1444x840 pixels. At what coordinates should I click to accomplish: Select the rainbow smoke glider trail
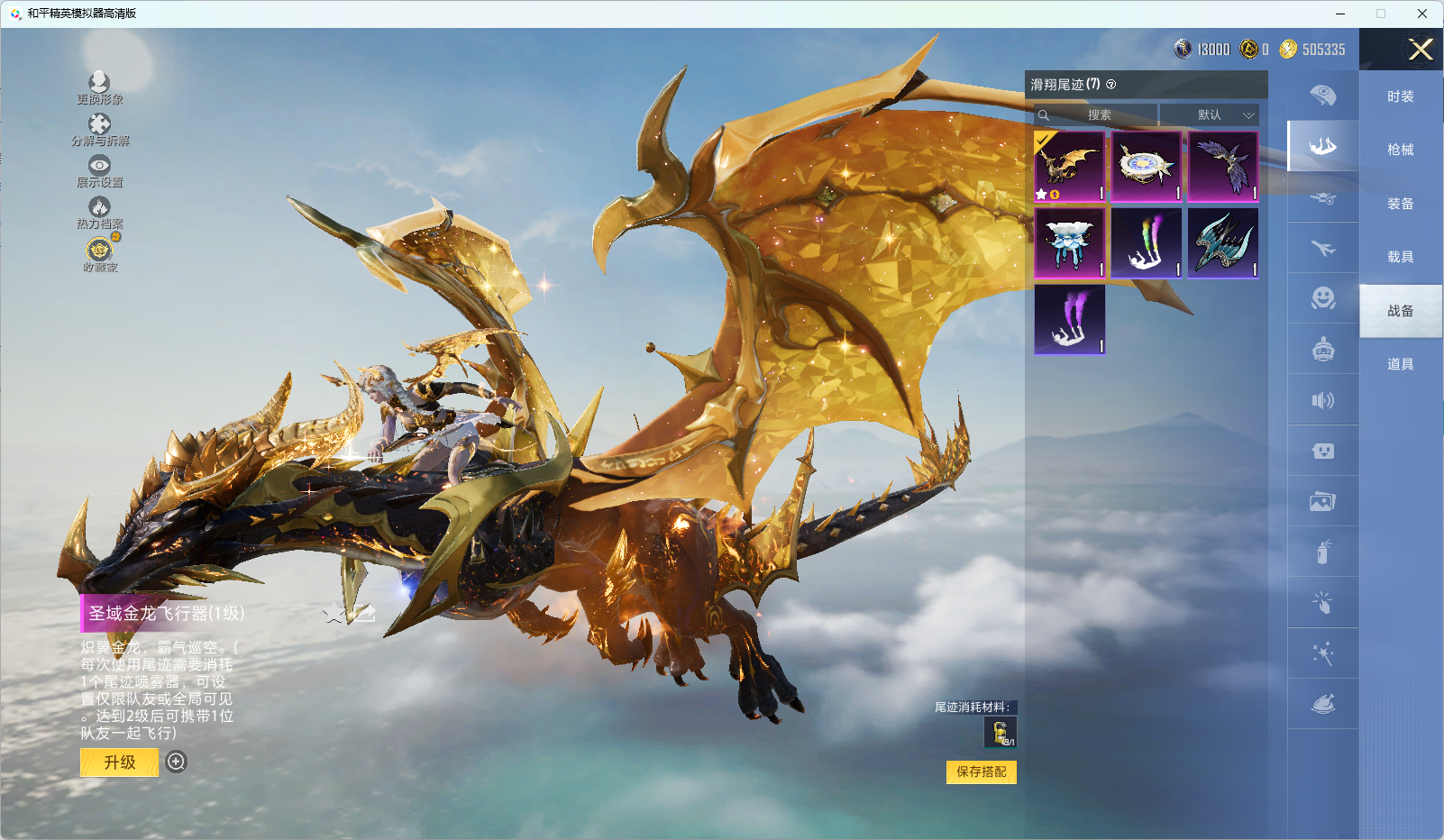point(1147,243)
